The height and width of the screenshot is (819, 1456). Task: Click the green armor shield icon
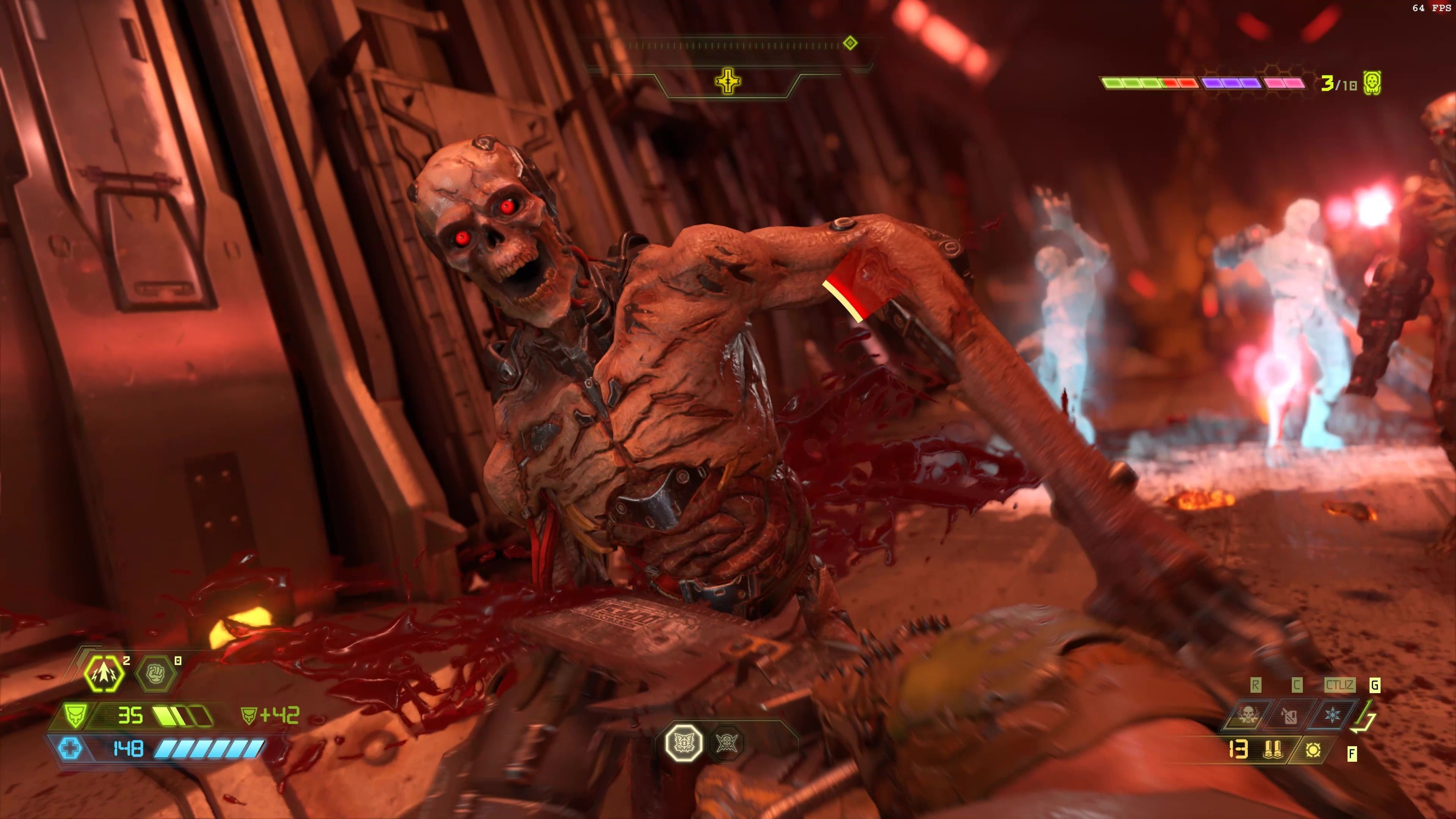(74, 715)
